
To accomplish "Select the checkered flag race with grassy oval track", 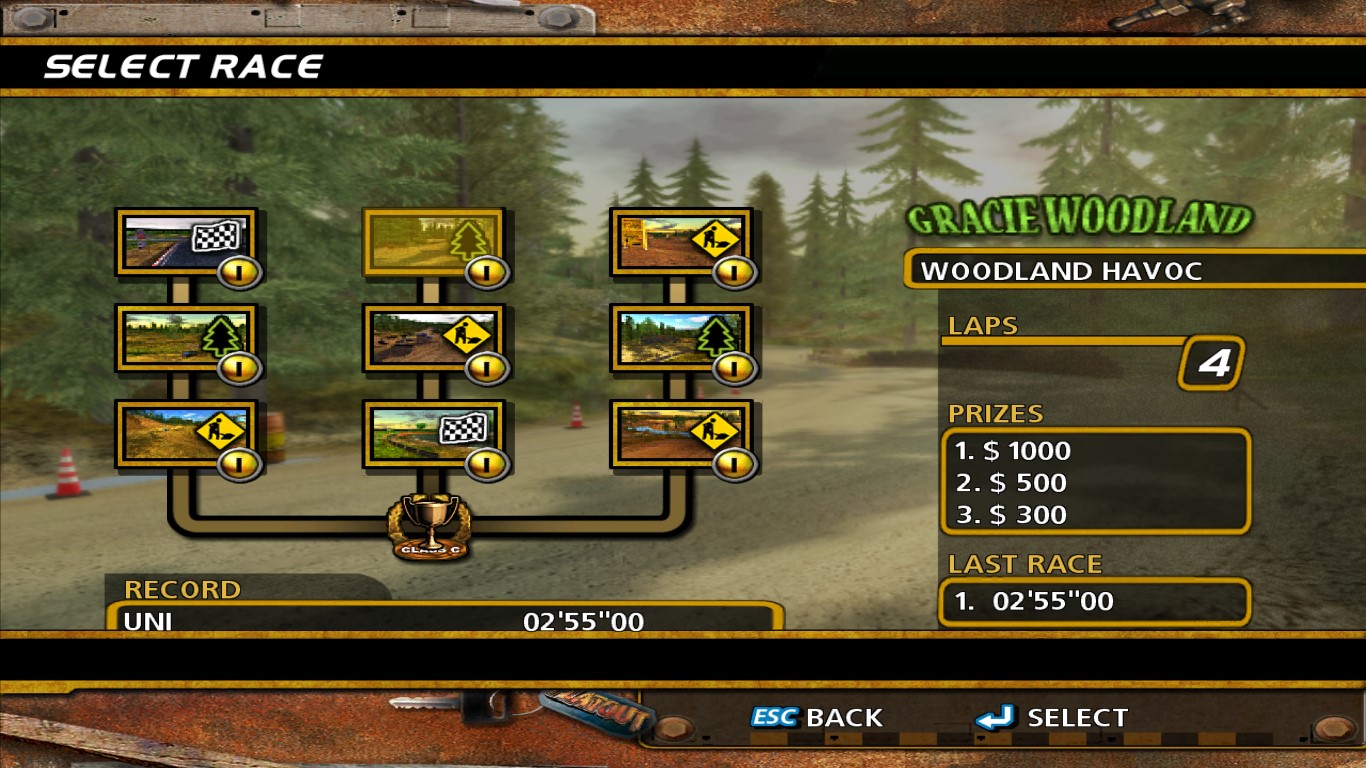I will tap(432, 434).
